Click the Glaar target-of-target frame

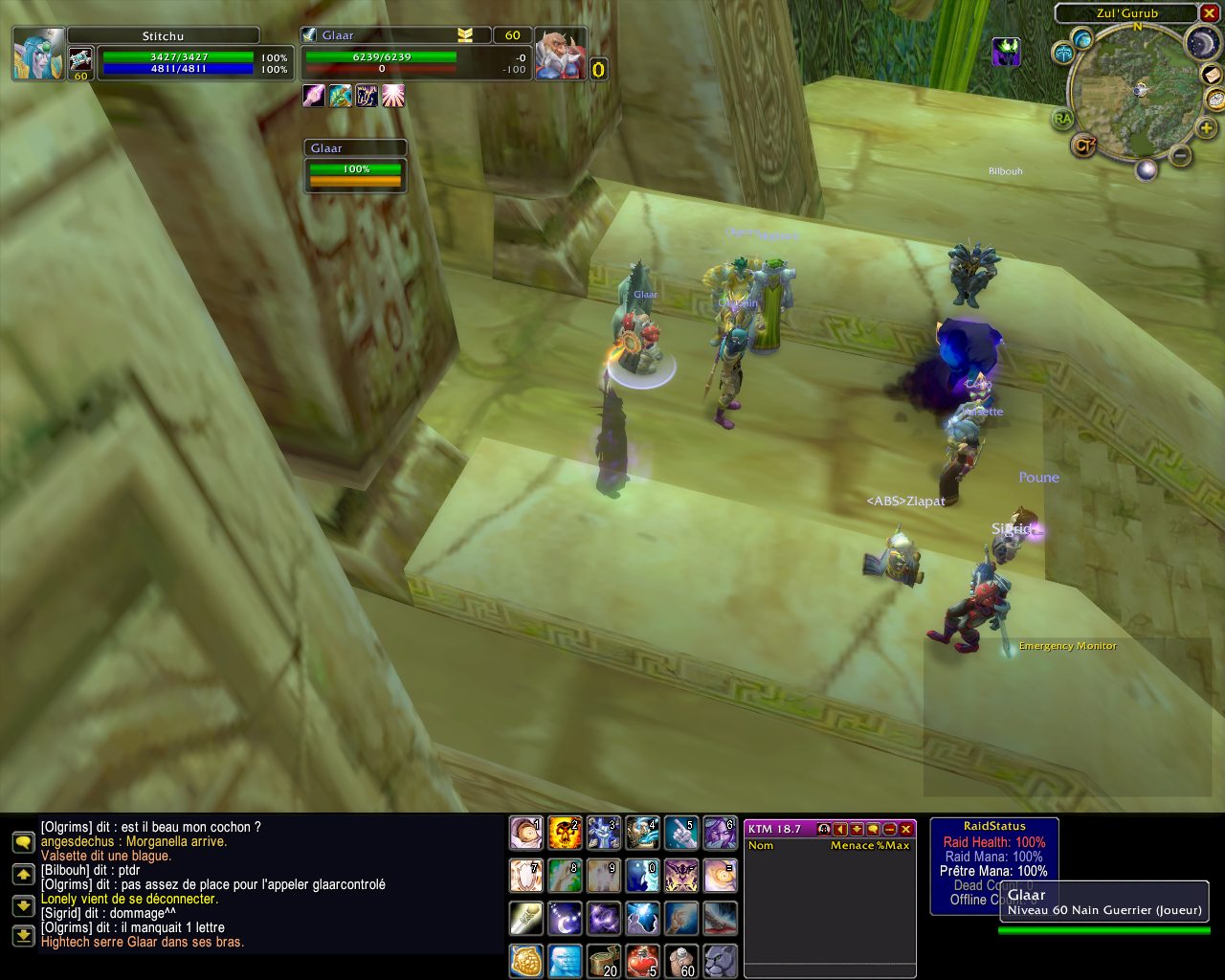point(356,168)
